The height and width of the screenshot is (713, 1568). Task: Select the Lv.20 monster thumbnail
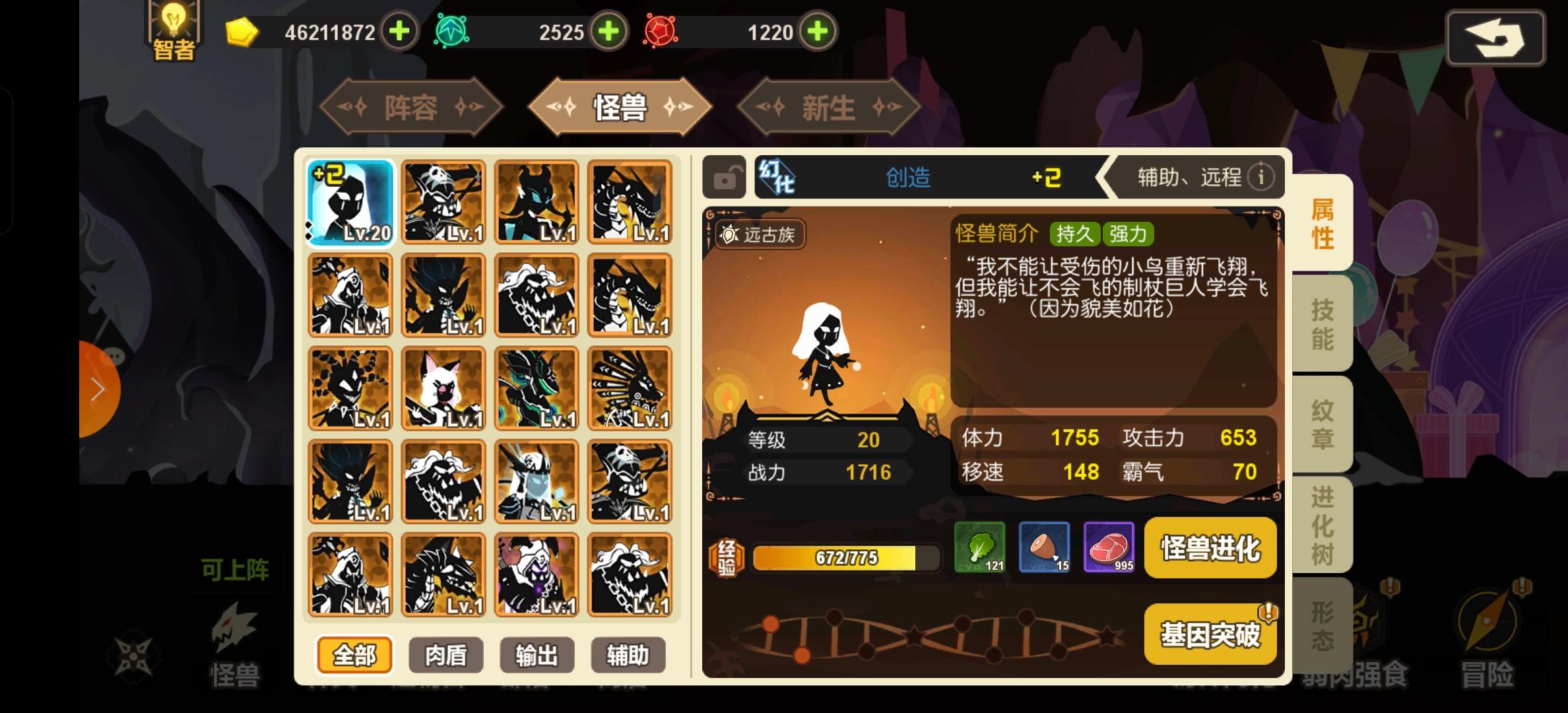(x=350, y=201)
